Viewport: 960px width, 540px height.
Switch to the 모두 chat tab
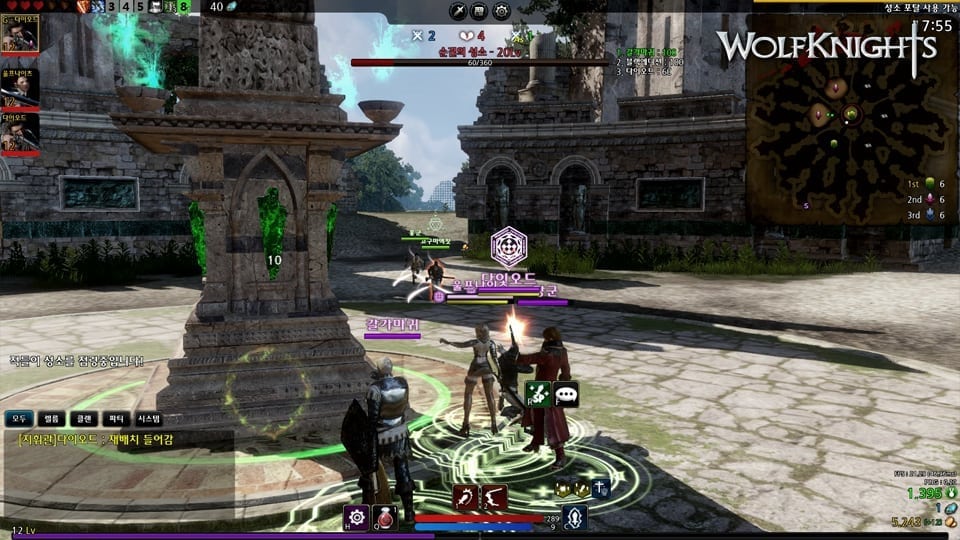(19, 419)
